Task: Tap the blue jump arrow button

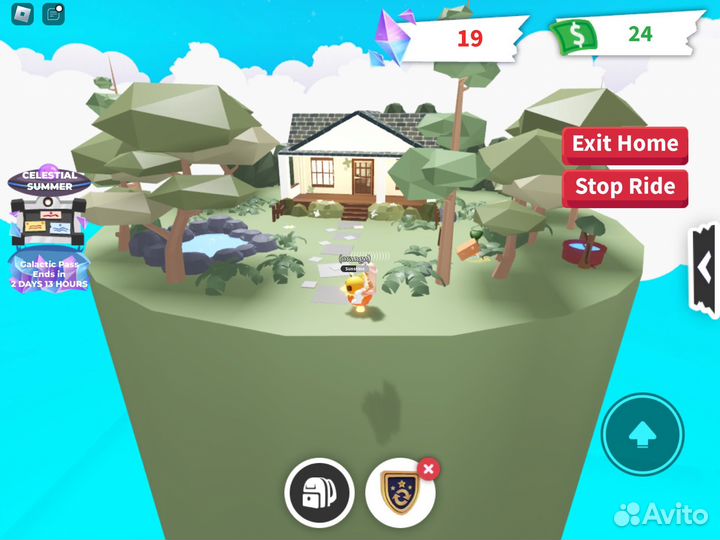Action: (642, 434)
